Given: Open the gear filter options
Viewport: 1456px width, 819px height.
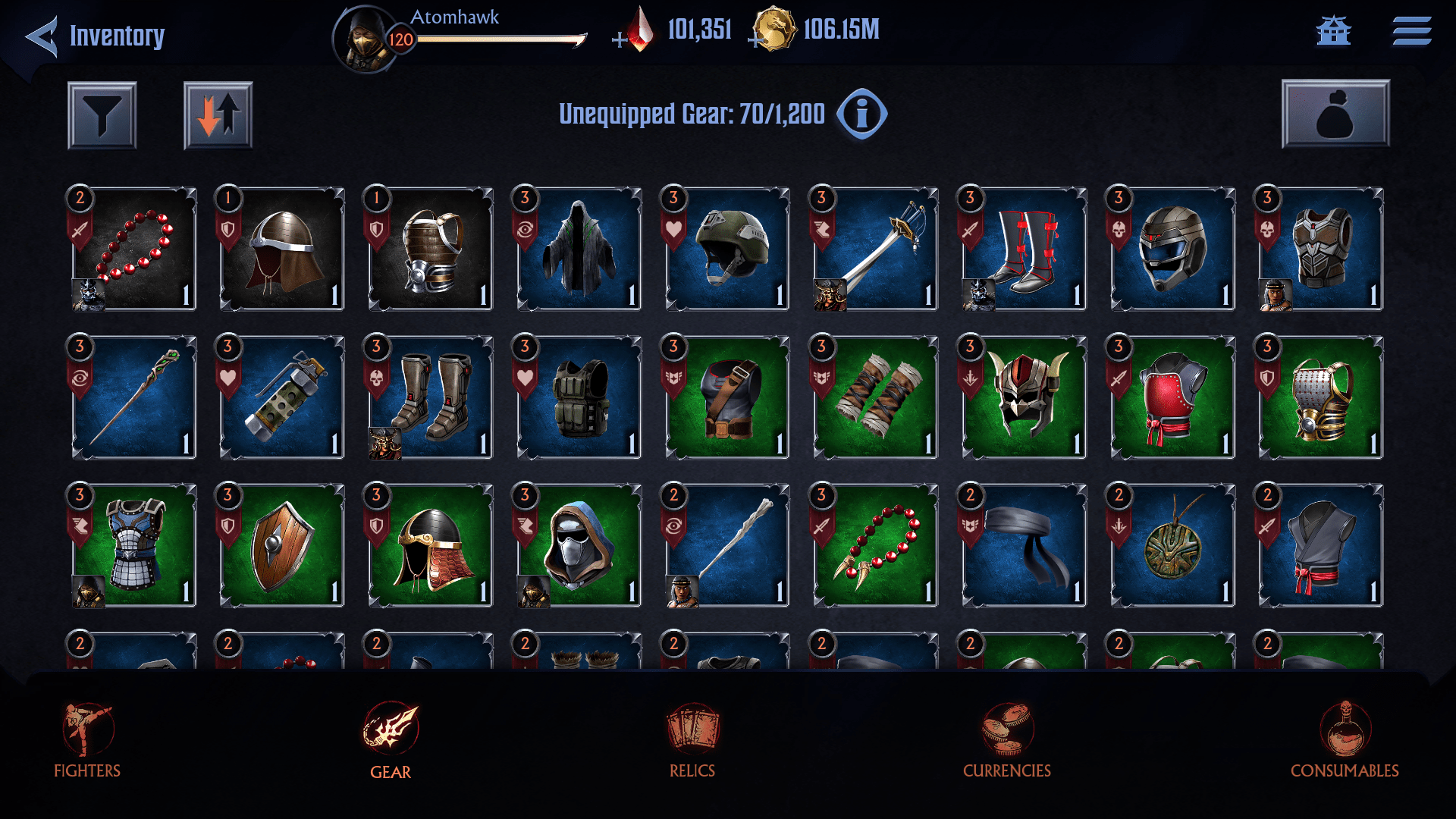Looking at the screenshot, I should click(102, 115).
